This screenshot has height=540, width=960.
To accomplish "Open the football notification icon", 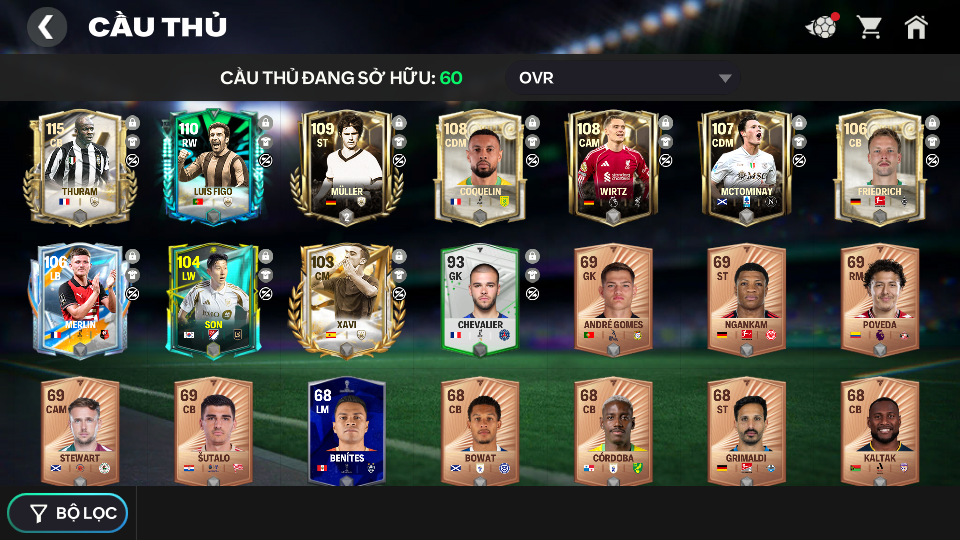I will 821,27.
